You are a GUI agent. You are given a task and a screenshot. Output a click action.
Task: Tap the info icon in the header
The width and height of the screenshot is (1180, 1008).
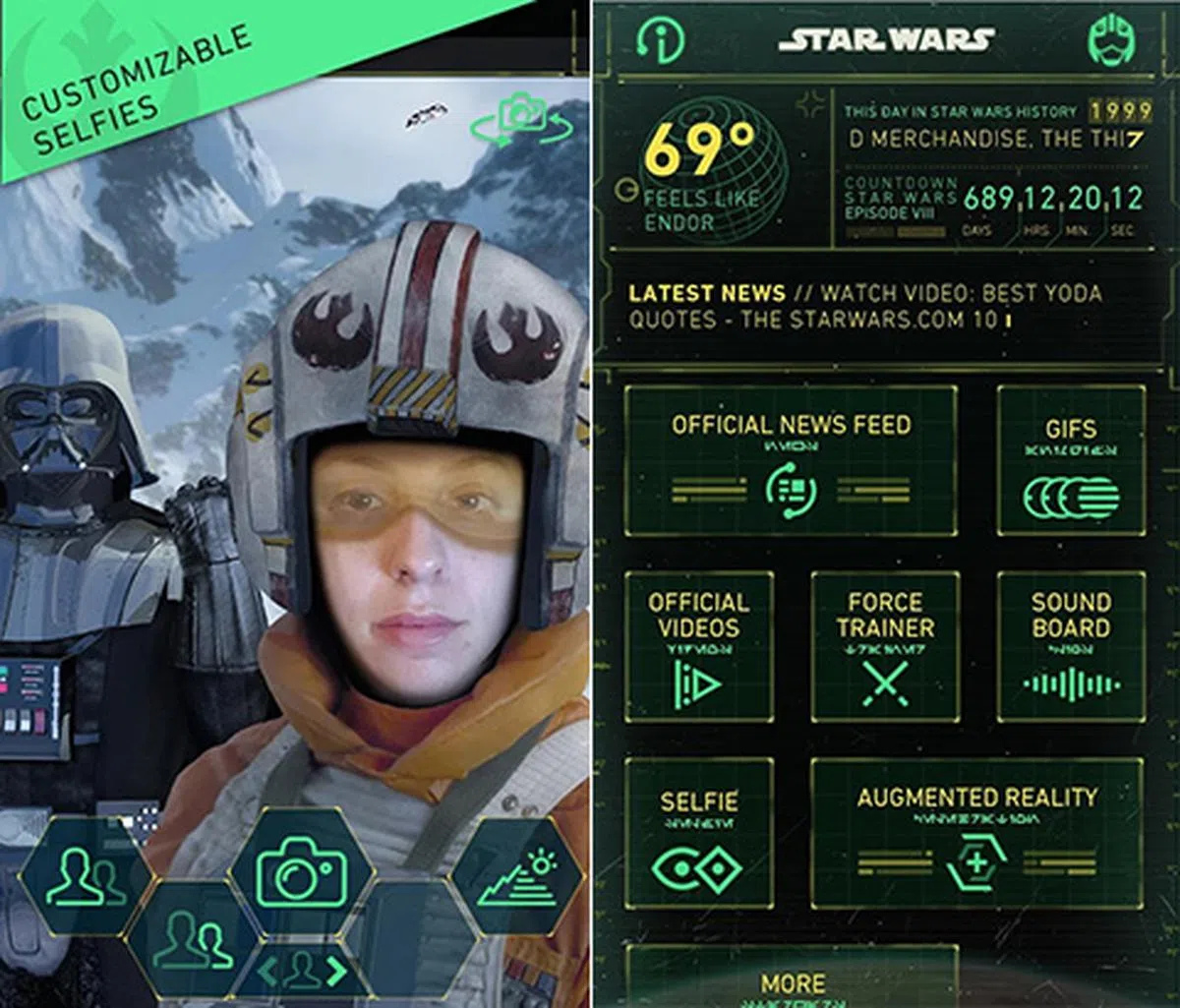click(661, 40)
